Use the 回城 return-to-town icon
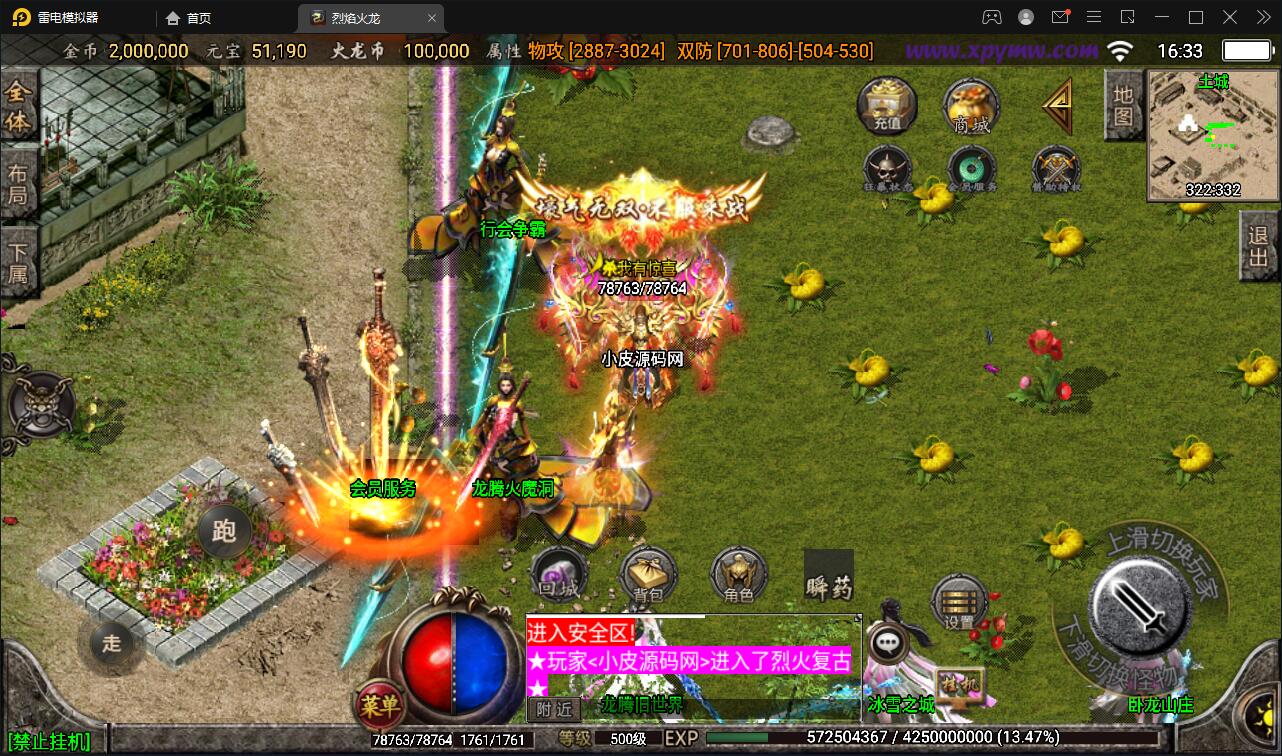This screenshot has width=1282, height=756. (558, 575)
